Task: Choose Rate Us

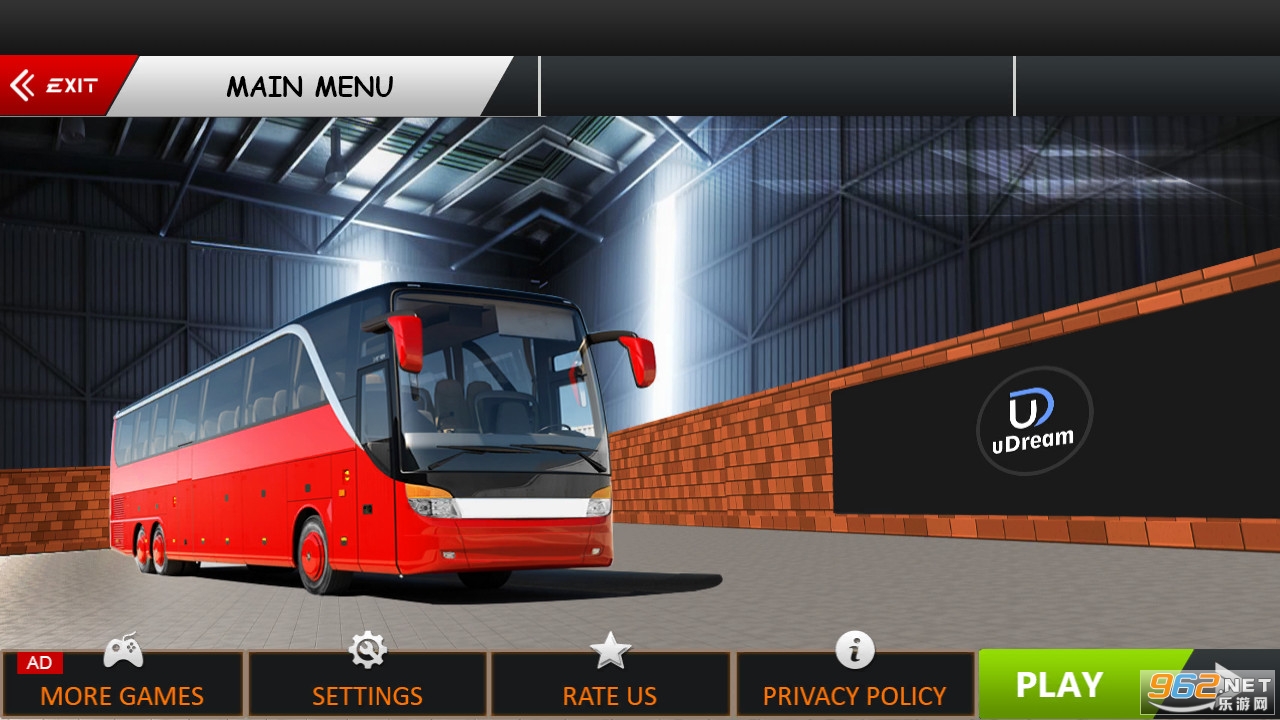Action: pyautogui.click(x=610, y=685)
